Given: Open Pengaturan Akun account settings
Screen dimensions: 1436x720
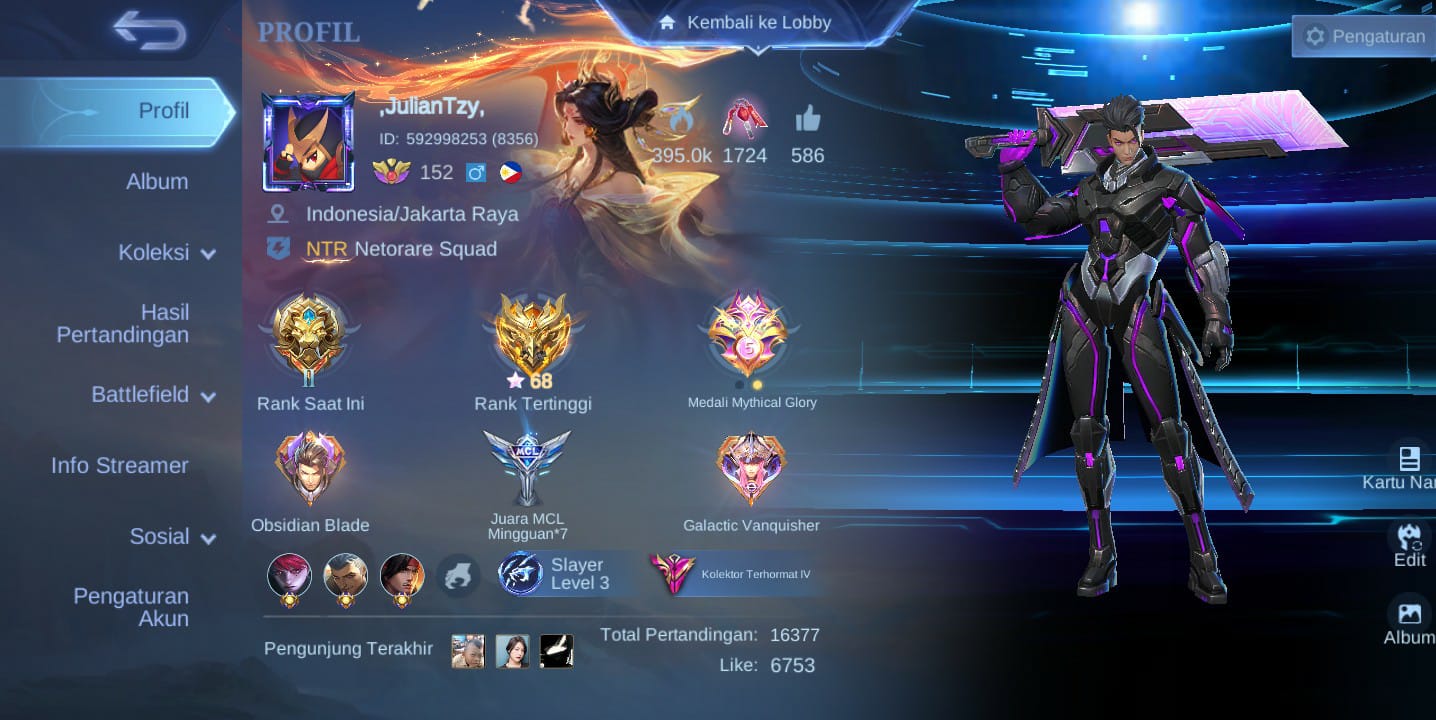Looking at the screenshot, I should (131, 607).
